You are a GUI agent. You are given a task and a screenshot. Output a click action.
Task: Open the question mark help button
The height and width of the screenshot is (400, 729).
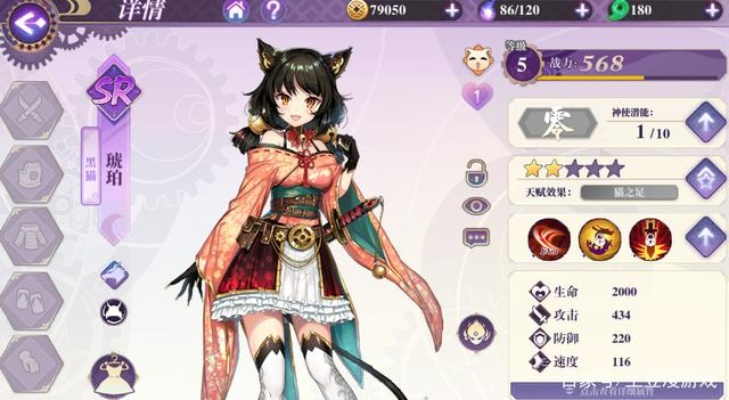point(271,11)
